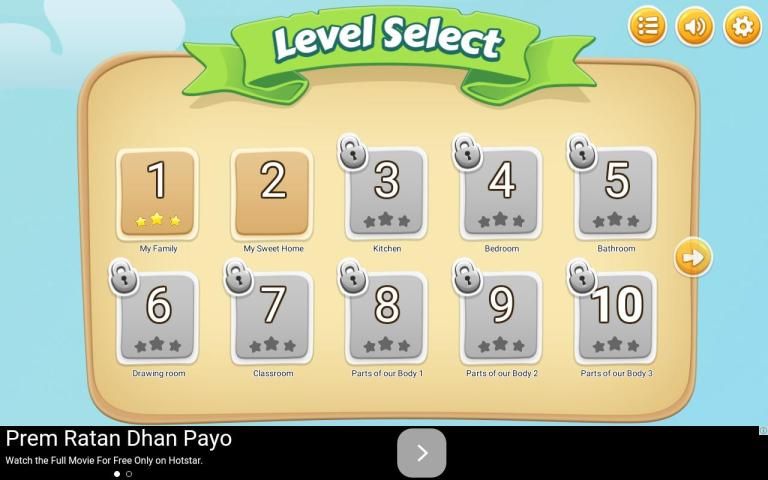
Task: Choose level 2 My Sweet Home
Action: coord(272,193)
